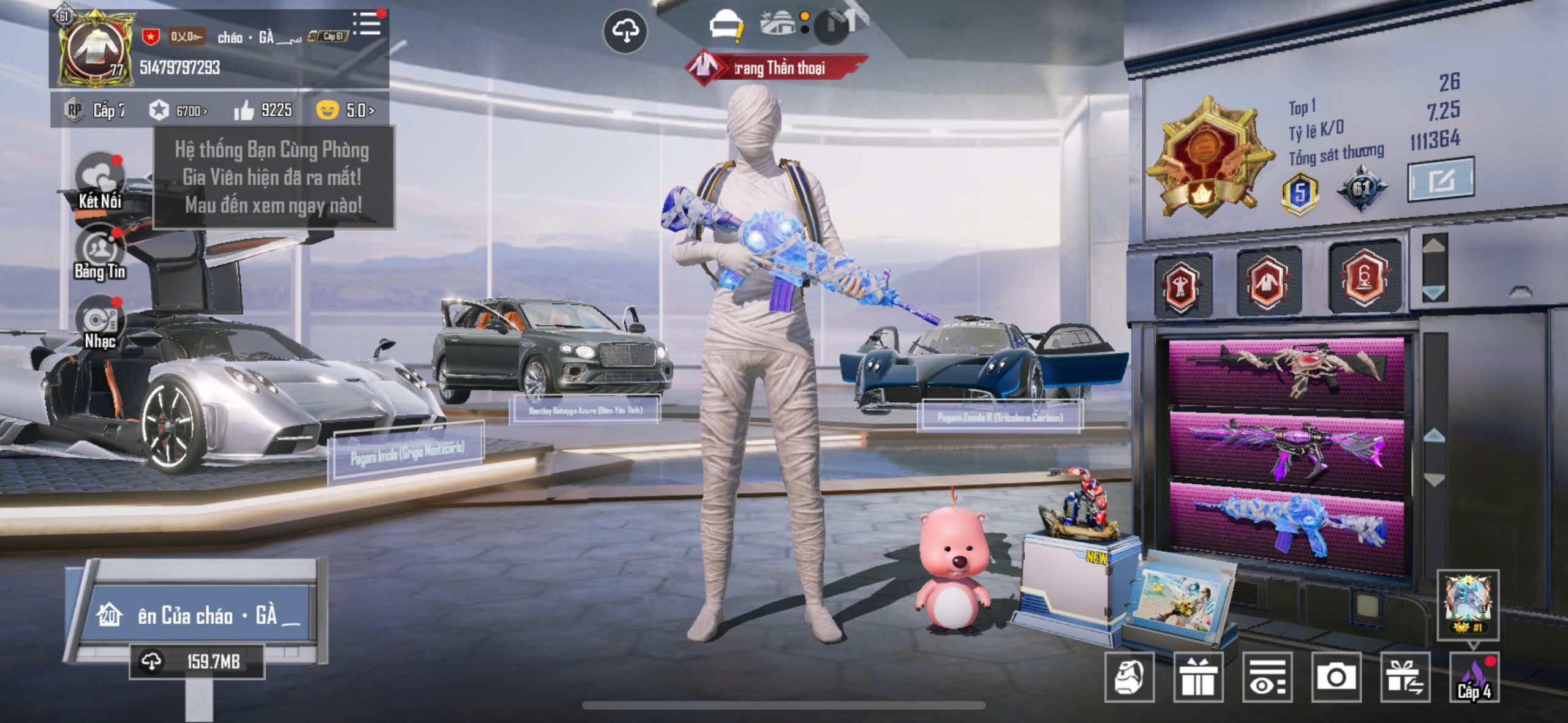
Task: View the 5.0 smiley merit rating
Action: pyautogui.click(x=345, y=110)
